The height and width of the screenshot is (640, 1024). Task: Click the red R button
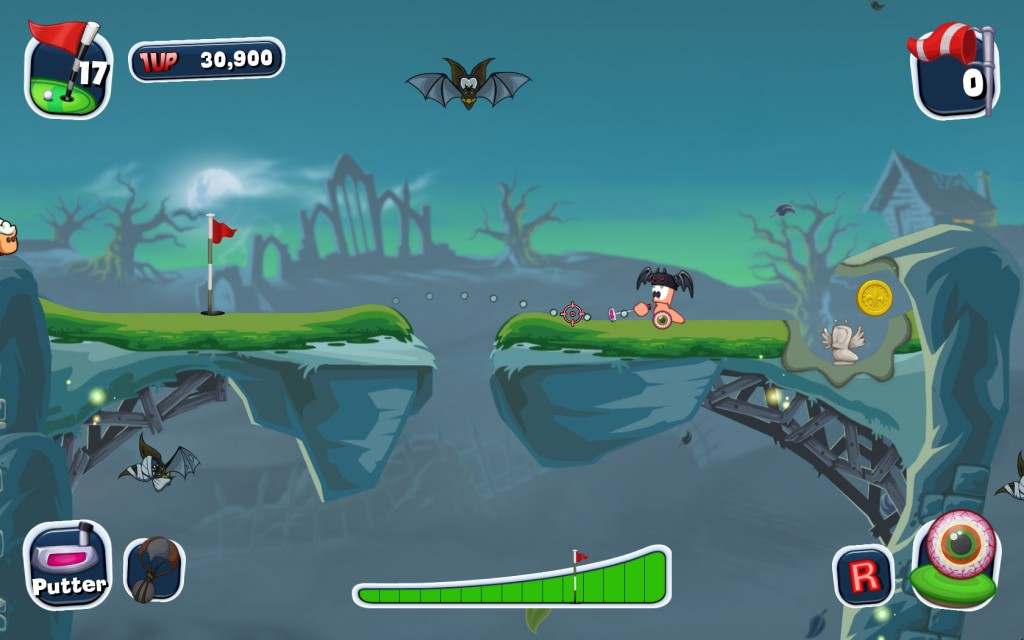pos(864,575)
